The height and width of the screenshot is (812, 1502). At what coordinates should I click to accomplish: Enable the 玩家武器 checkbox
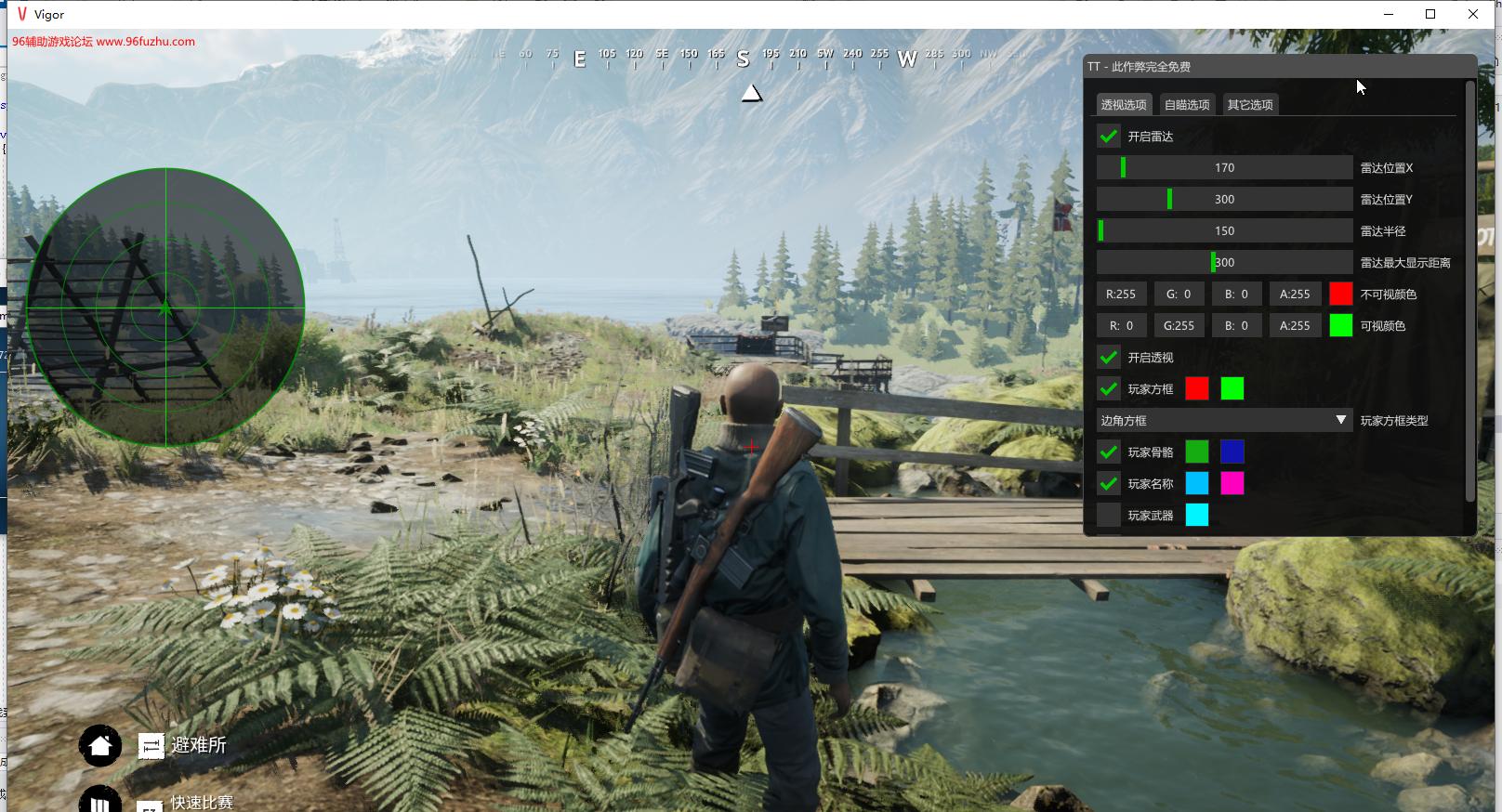[1109, 516]
